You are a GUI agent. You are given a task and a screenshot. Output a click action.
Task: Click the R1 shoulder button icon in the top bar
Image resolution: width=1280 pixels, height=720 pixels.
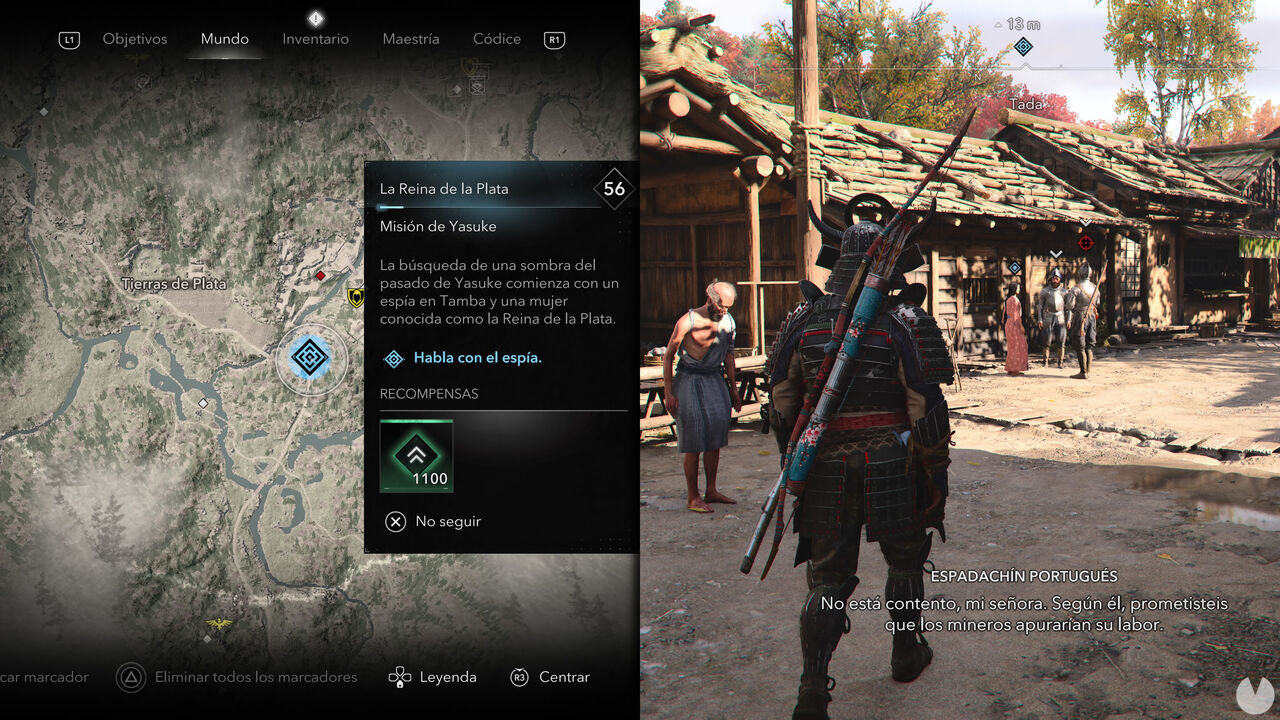(554, 39)
